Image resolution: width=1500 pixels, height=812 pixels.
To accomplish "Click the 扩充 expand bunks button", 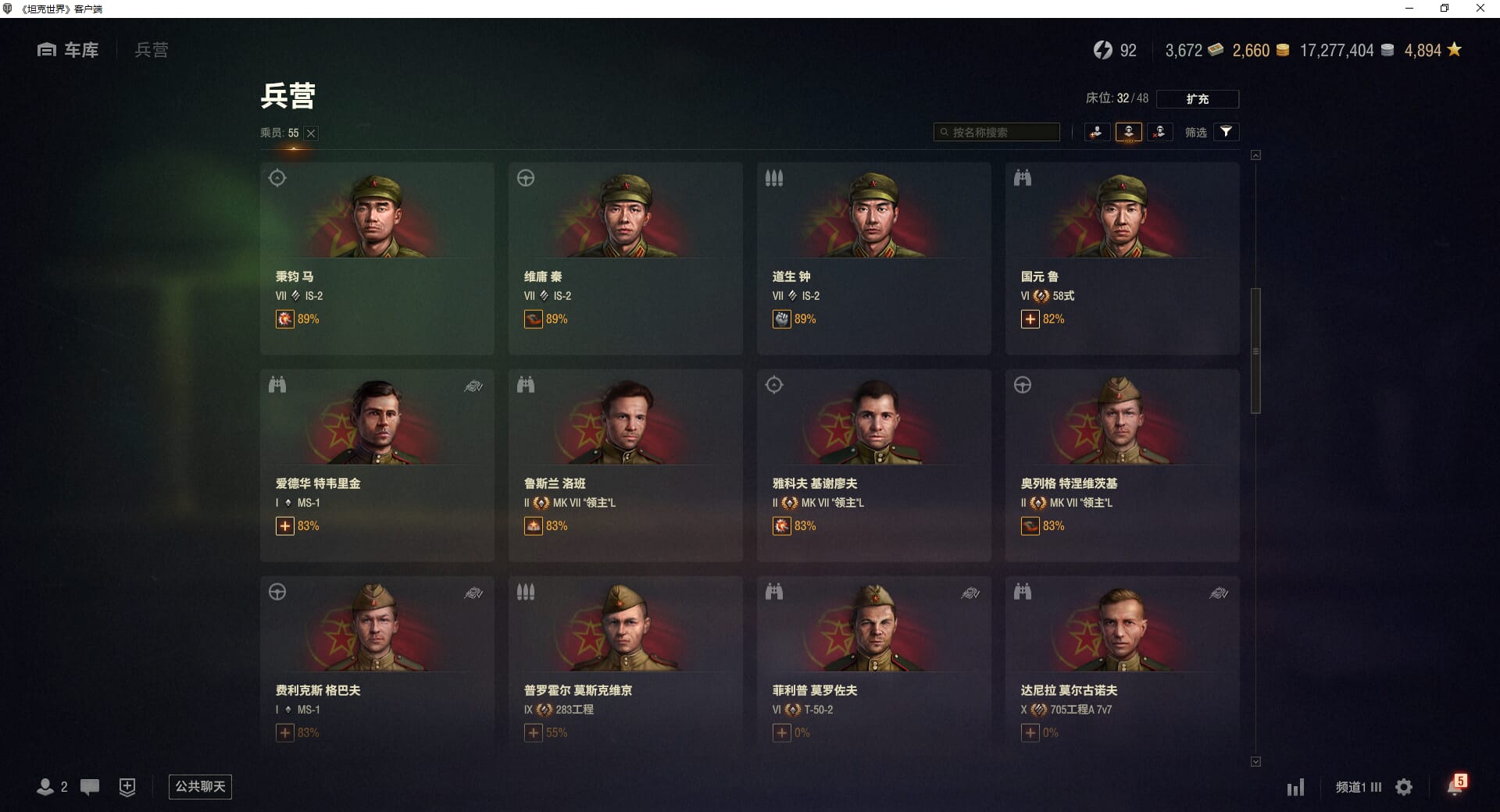I will coord(1197,99).
